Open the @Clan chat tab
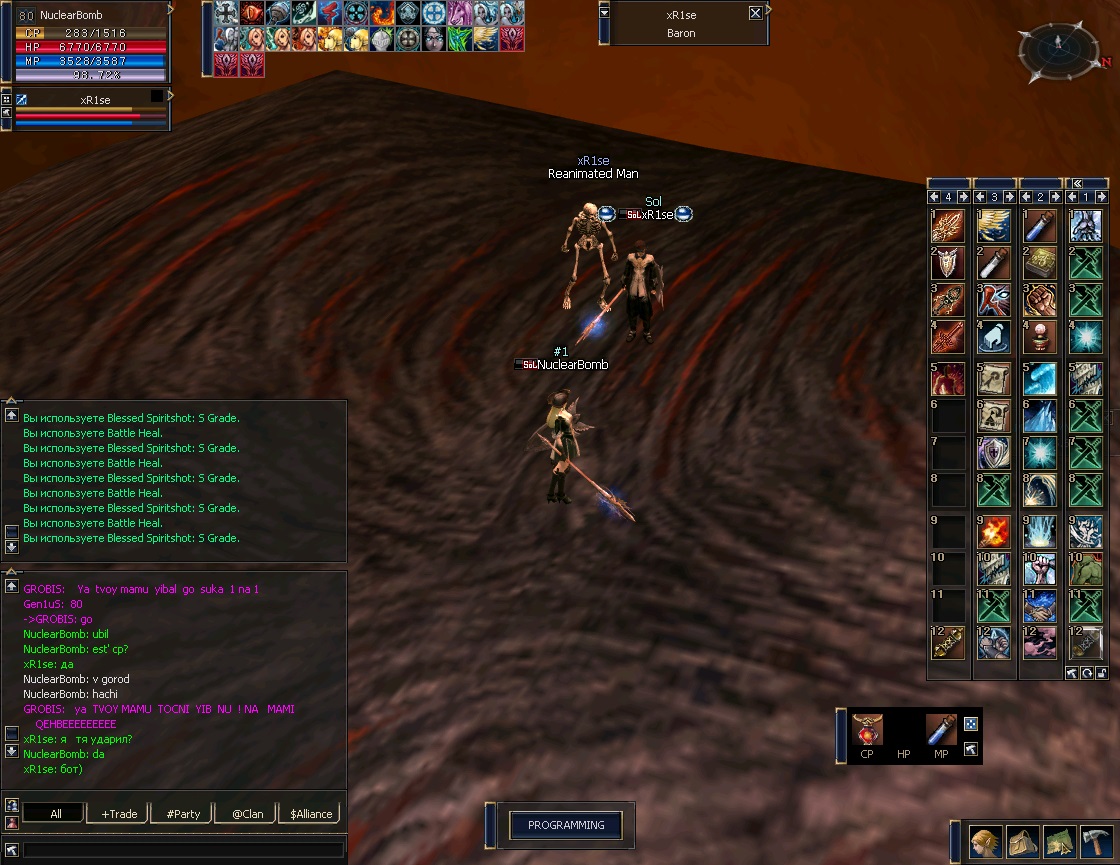Image resolution: width=1120 pixels, height=865 pixels. pyautogui.click(x=247, y=813)
